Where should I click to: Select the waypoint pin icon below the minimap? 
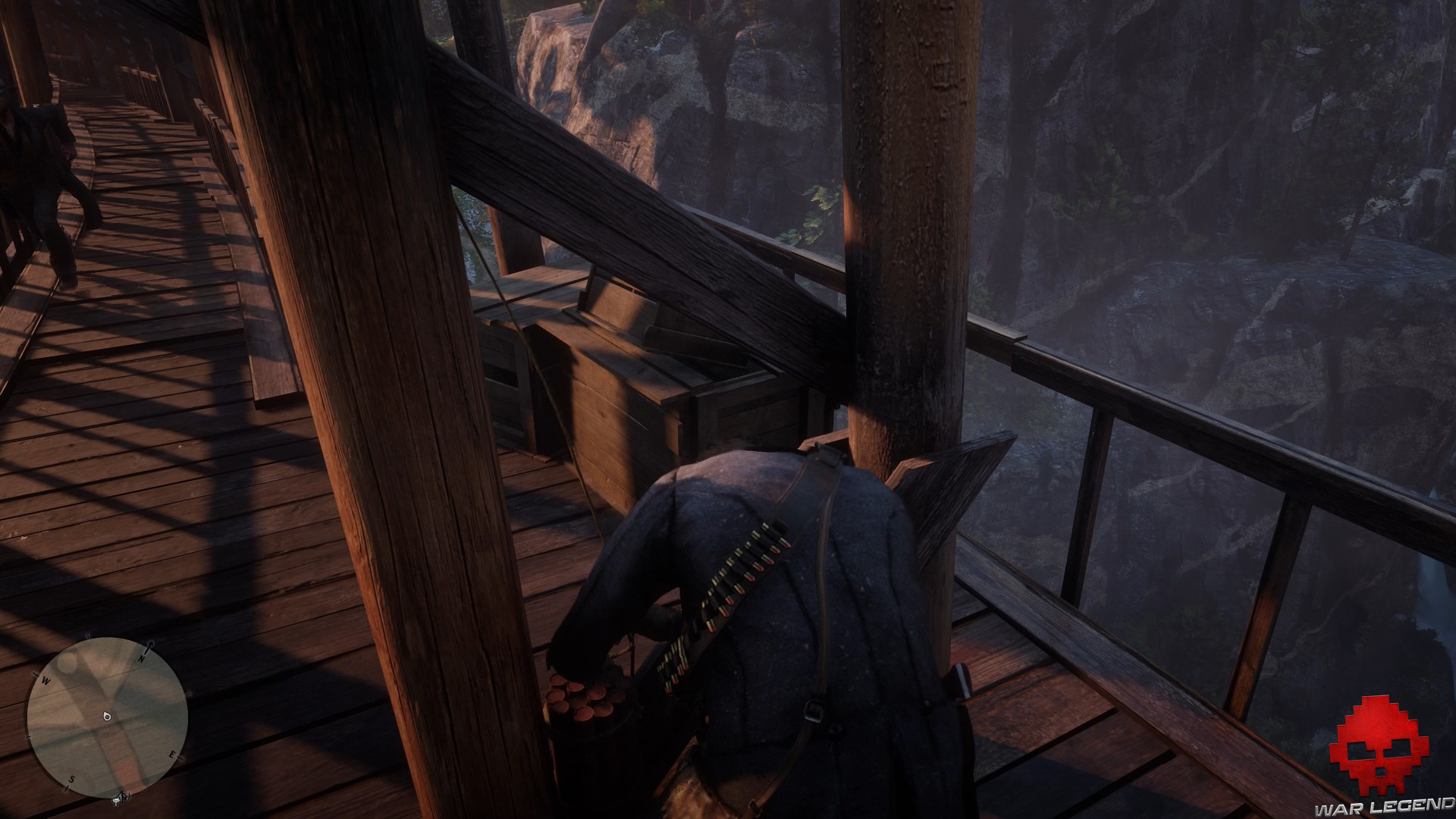(x=117, y=800)
